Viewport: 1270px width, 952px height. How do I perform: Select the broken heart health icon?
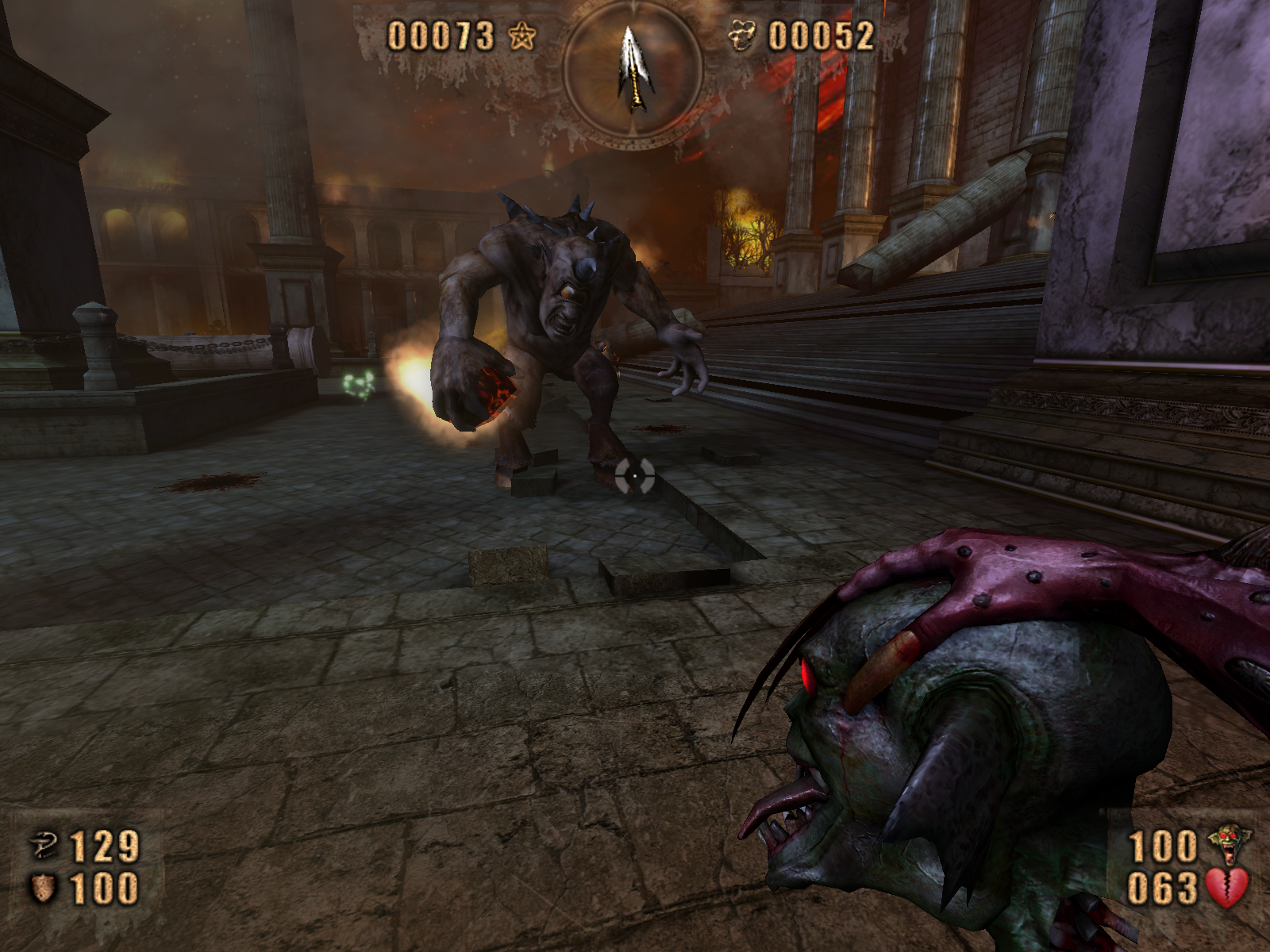(1227, 888)
